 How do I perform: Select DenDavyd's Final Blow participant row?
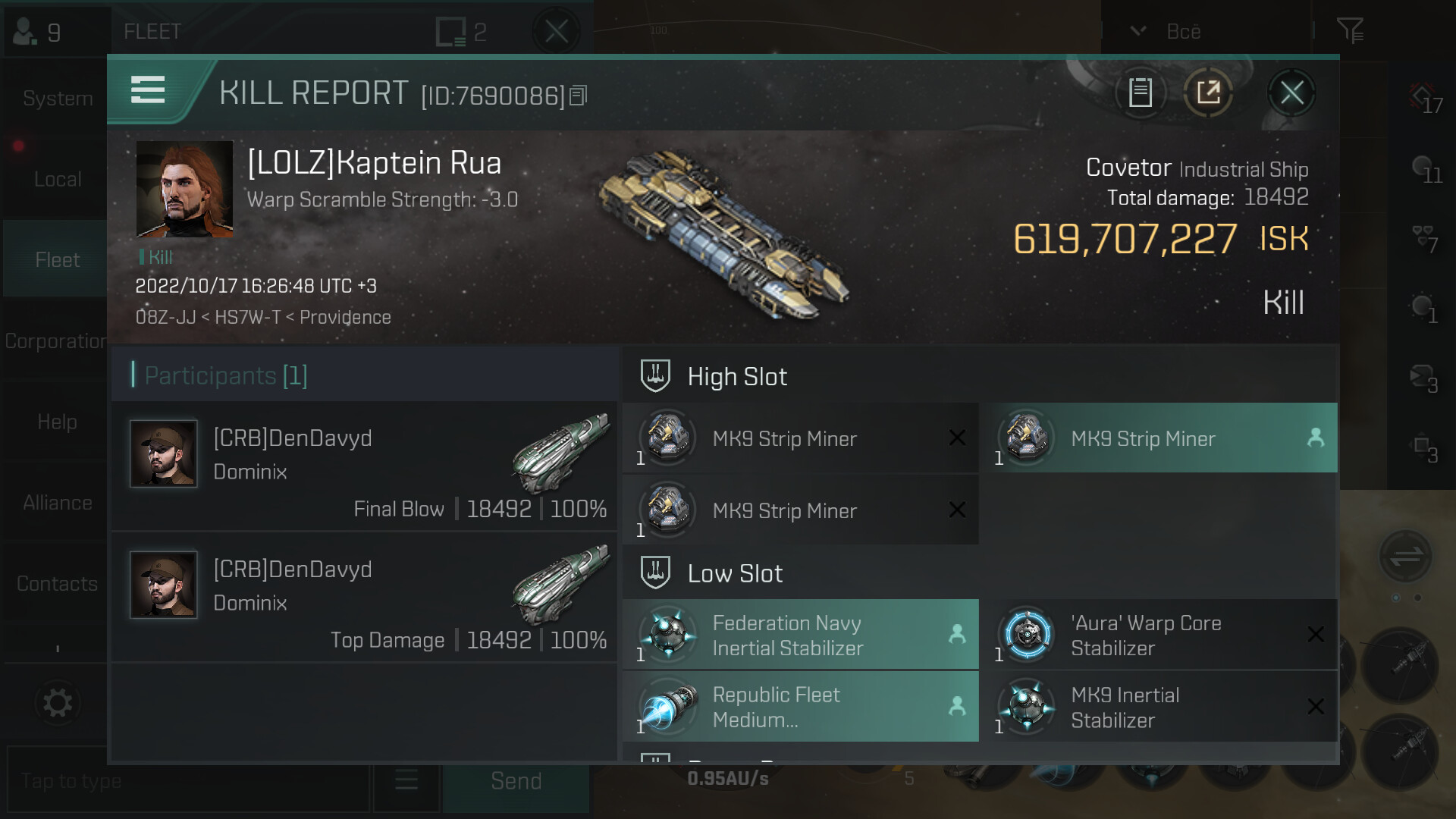(364, 466)
